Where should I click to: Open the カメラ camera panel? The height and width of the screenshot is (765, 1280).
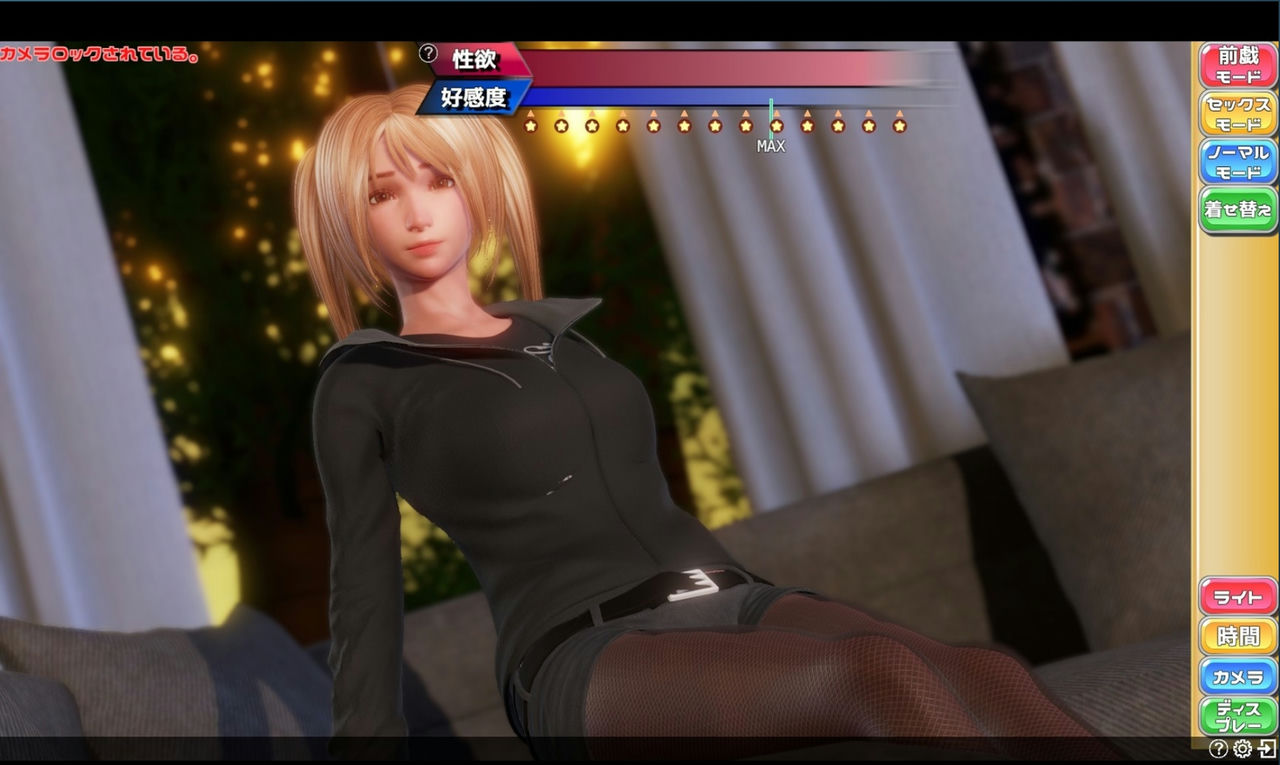pos(1237,676)
